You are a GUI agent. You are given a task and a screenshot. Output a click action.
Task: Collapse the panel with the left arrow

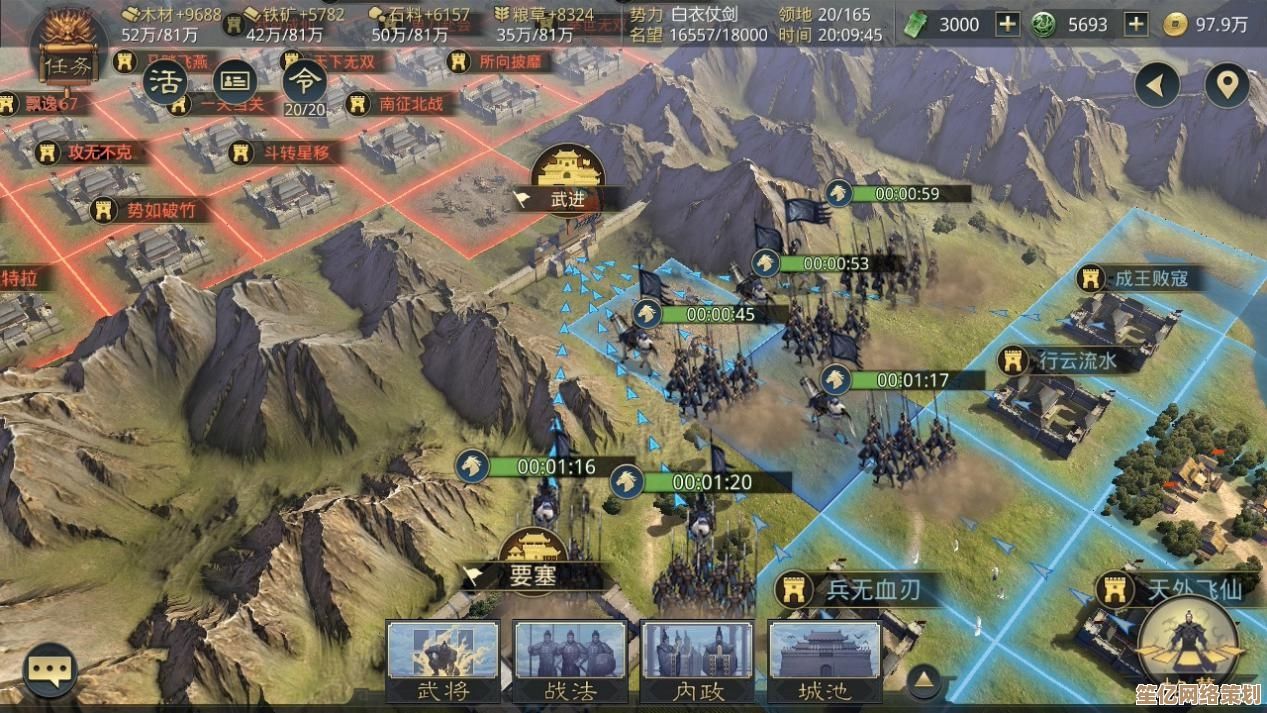pos(1157,86)
